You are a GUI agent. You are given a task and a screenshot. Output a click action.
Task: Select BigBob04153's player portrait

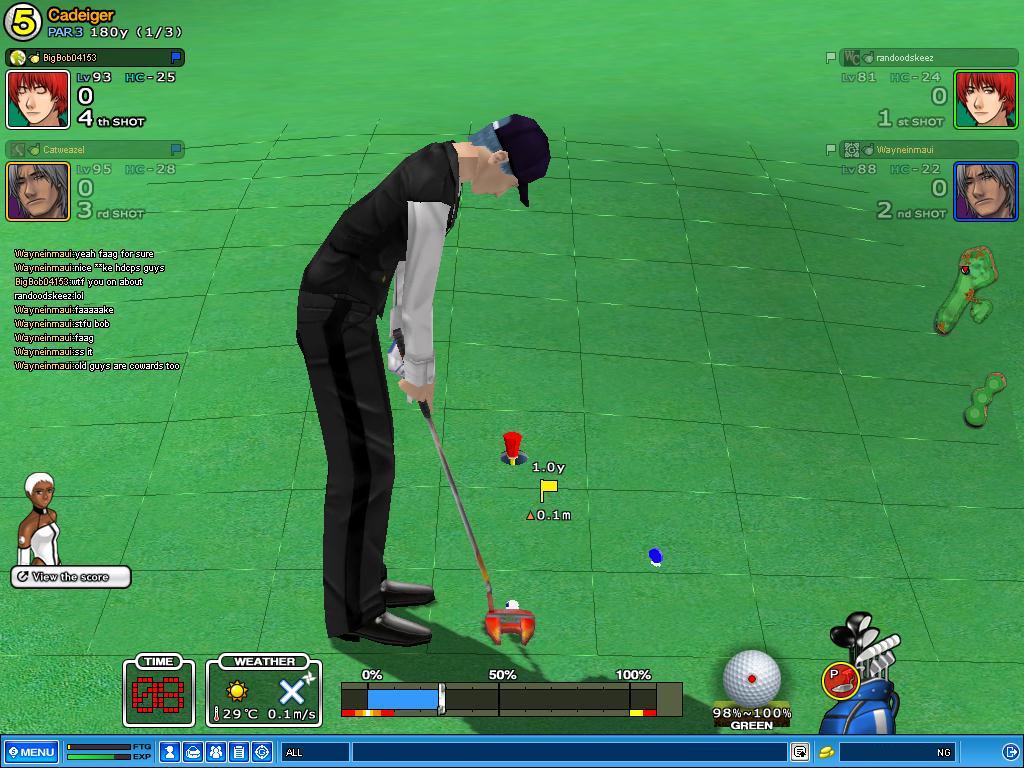click(x=38, y=99)
